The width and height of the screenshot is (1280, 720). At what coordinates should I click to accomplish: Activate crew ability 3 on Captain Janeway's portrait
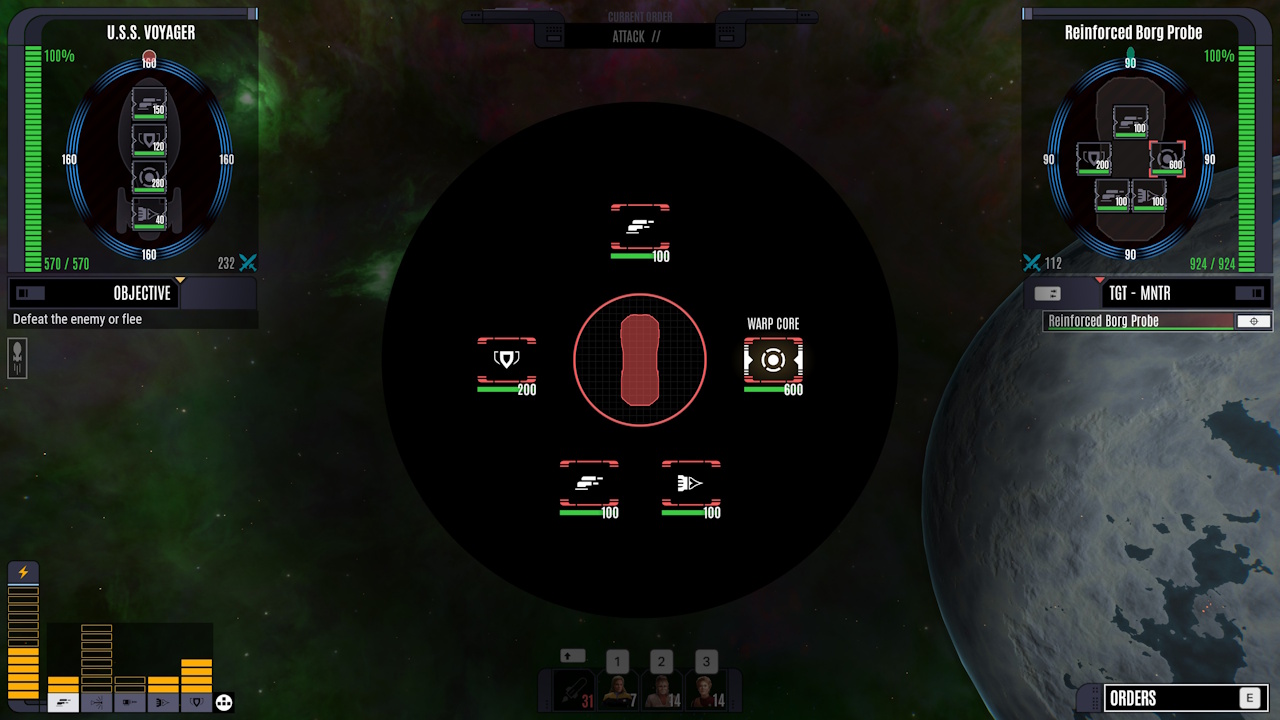706,688
